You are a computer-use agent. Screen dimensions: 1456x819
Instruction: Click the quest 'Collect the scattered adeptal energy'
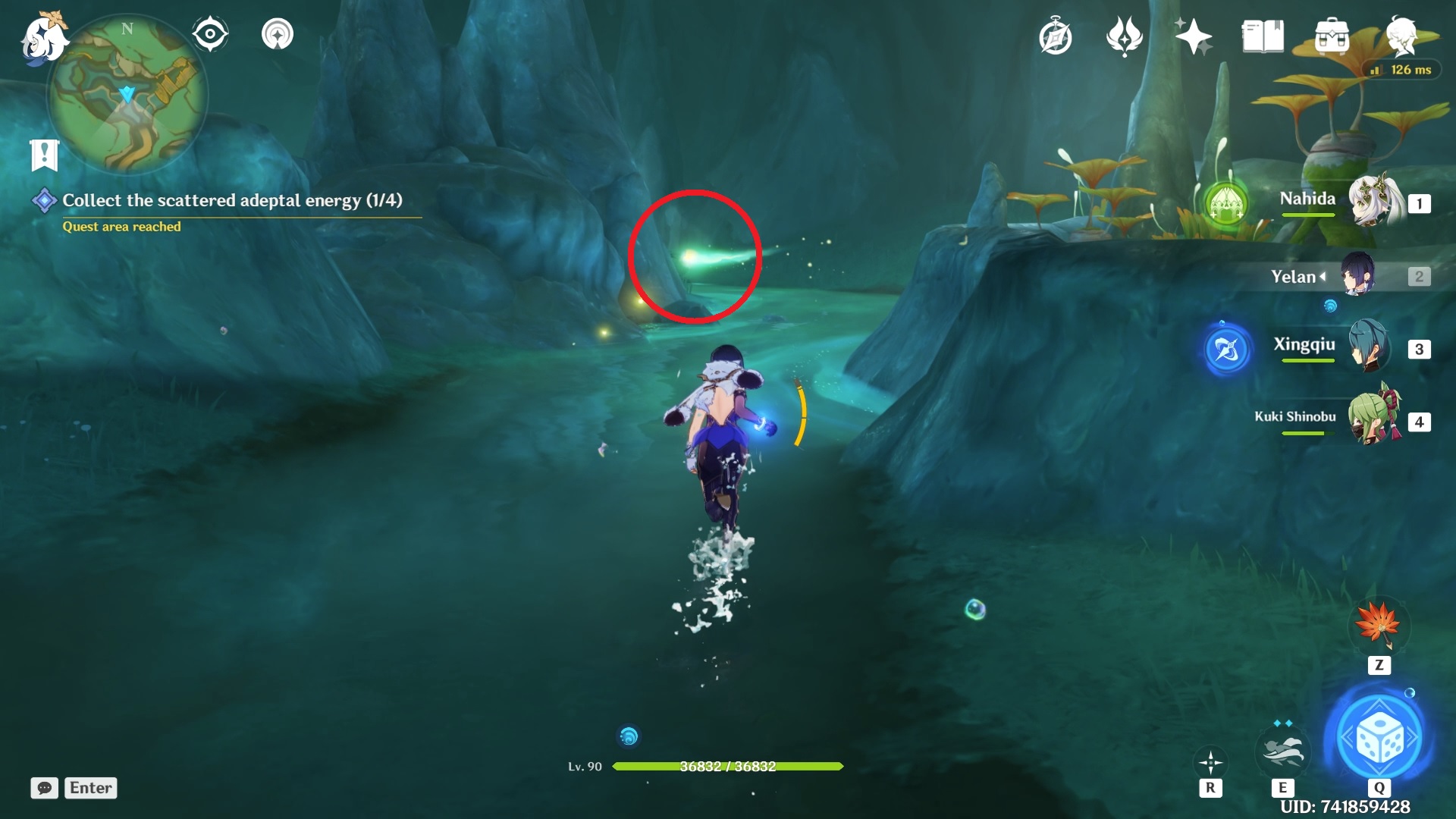(x=232, y=200)
